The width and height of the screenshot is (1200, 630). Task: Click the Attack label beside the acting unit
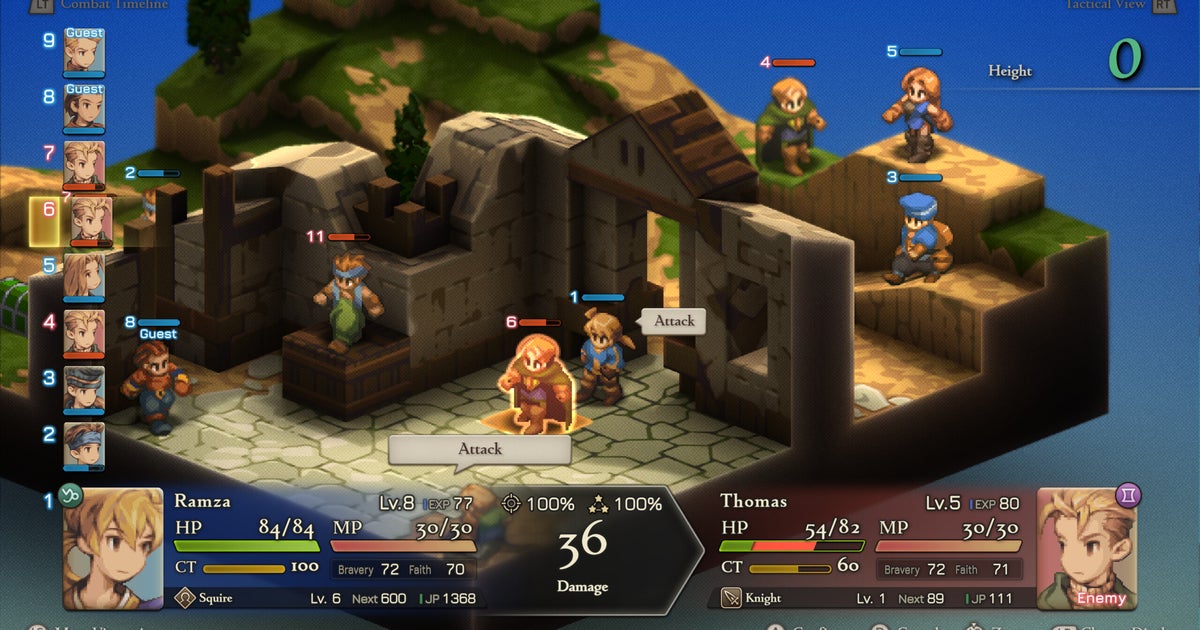(x=674, y=321)
